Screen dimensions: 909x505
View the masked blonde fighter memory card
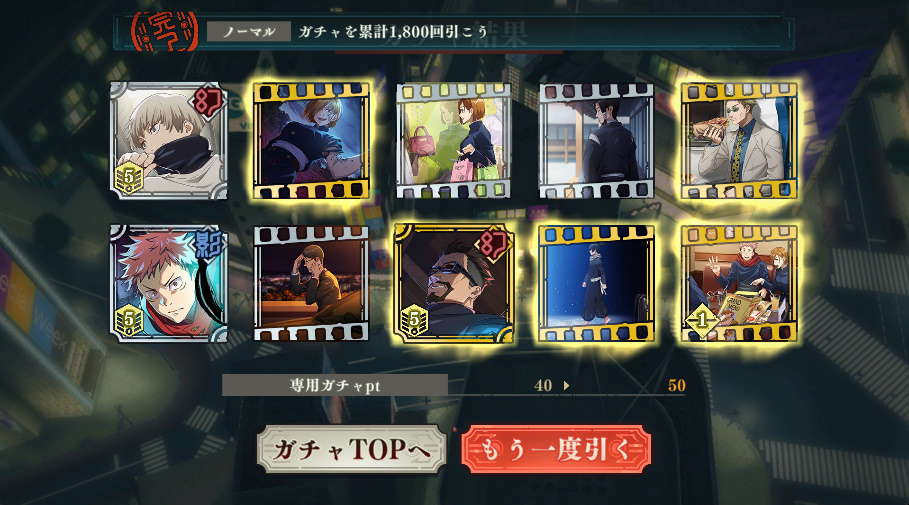(311, 141)
